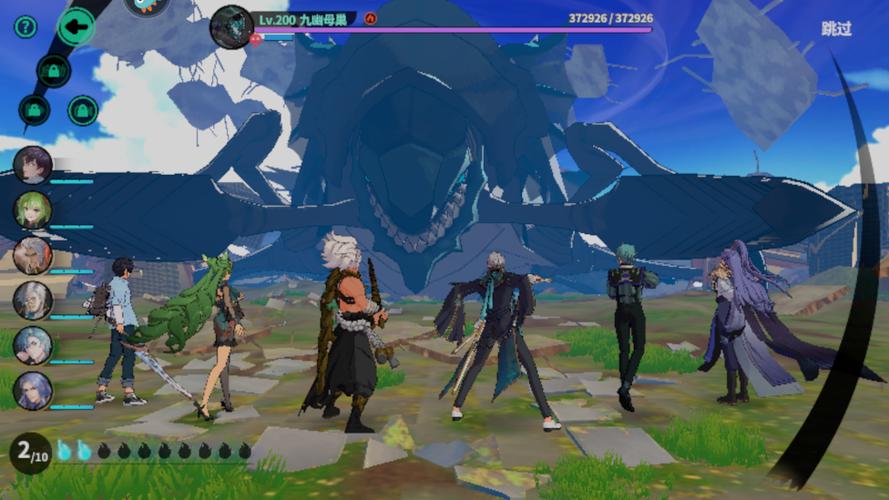Tap the blue creature icon at top
889x500 pixels.
(148, 5)
